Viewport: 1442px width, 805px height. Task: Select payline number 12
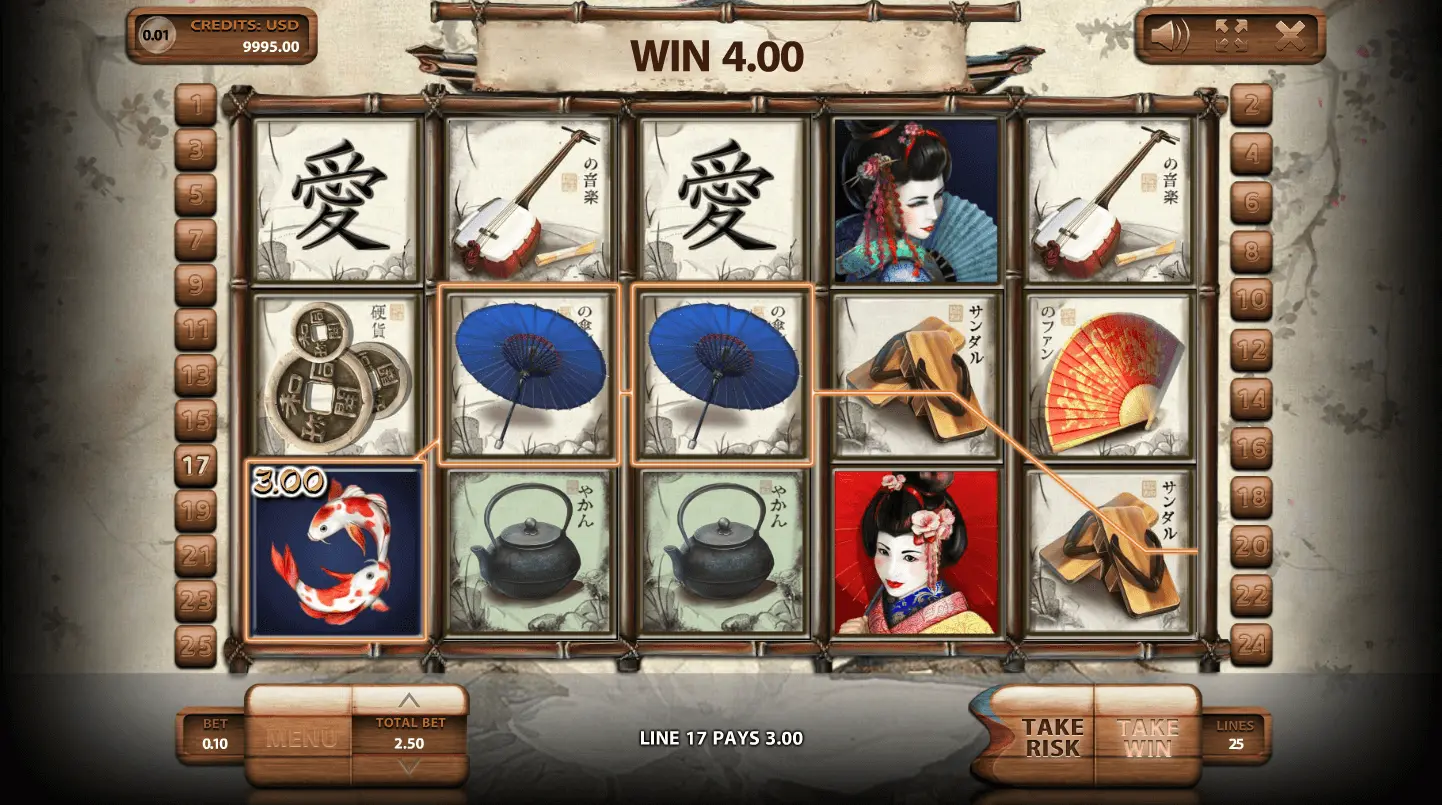1251,350
